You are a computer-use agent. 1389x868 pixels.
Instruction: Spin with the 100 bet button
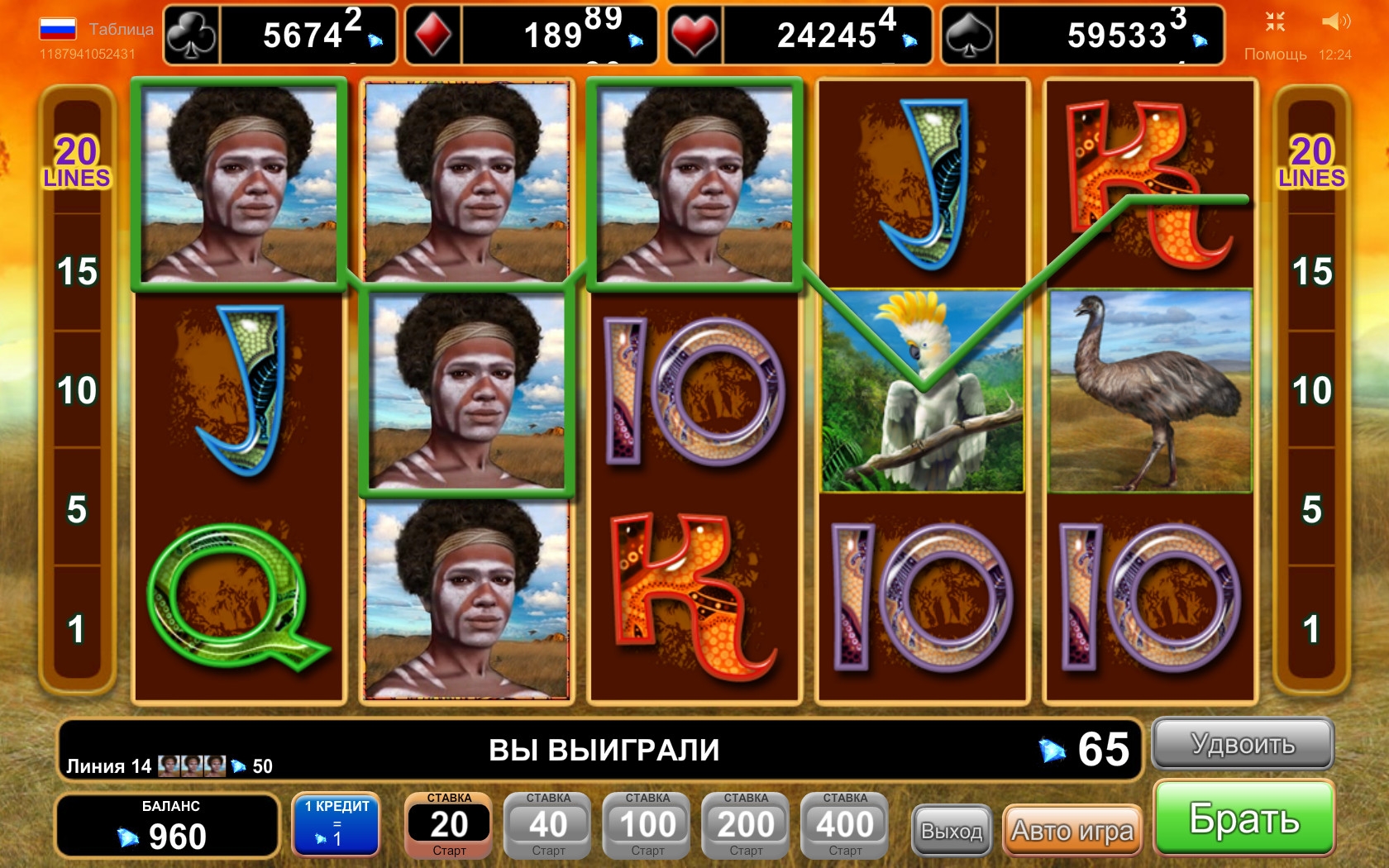coord(647,825)
